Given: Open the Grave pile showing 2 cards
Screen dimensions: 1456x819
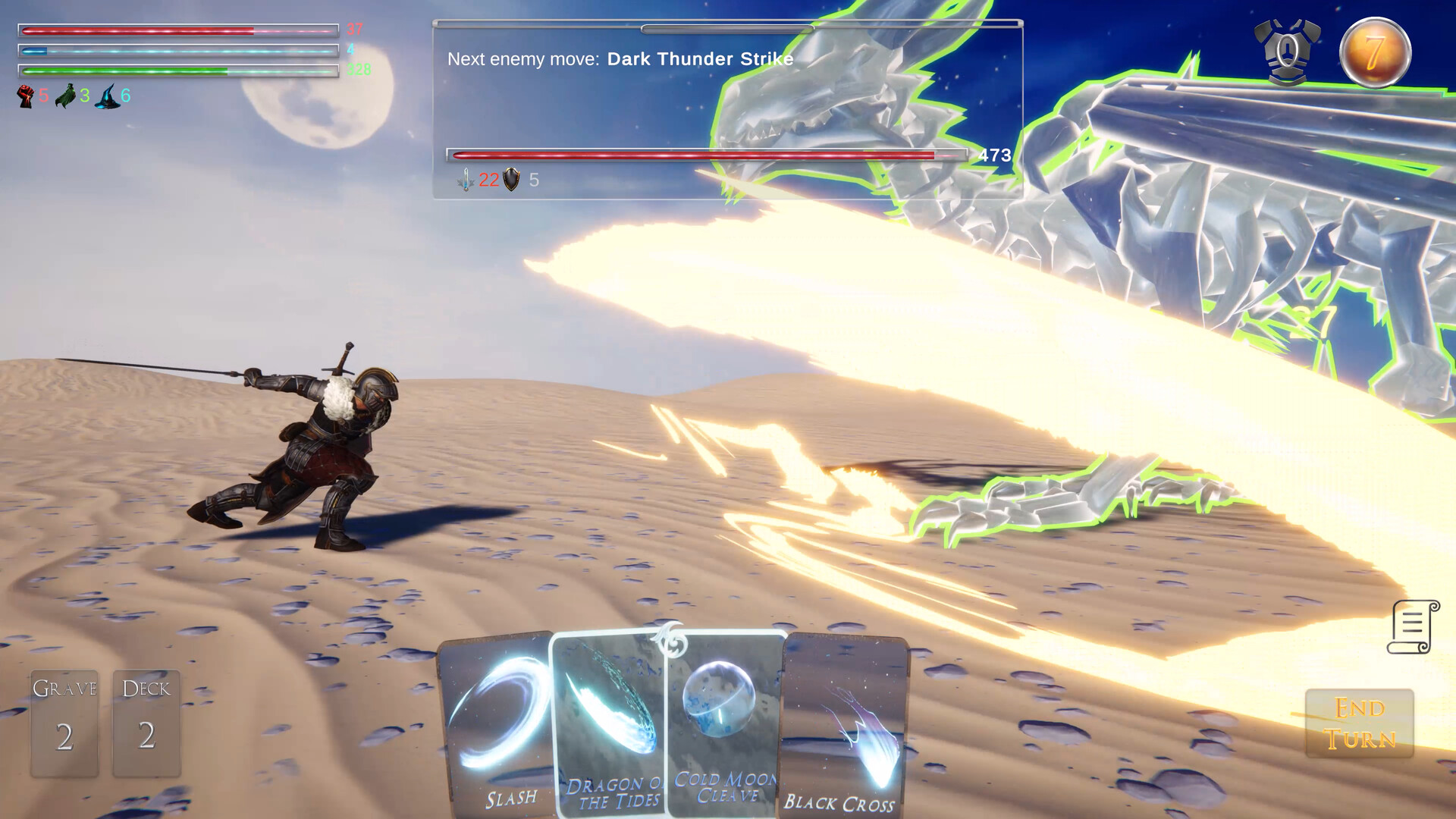Looking at the screenshot, I should pyautogui.click(x=65, y=722).
